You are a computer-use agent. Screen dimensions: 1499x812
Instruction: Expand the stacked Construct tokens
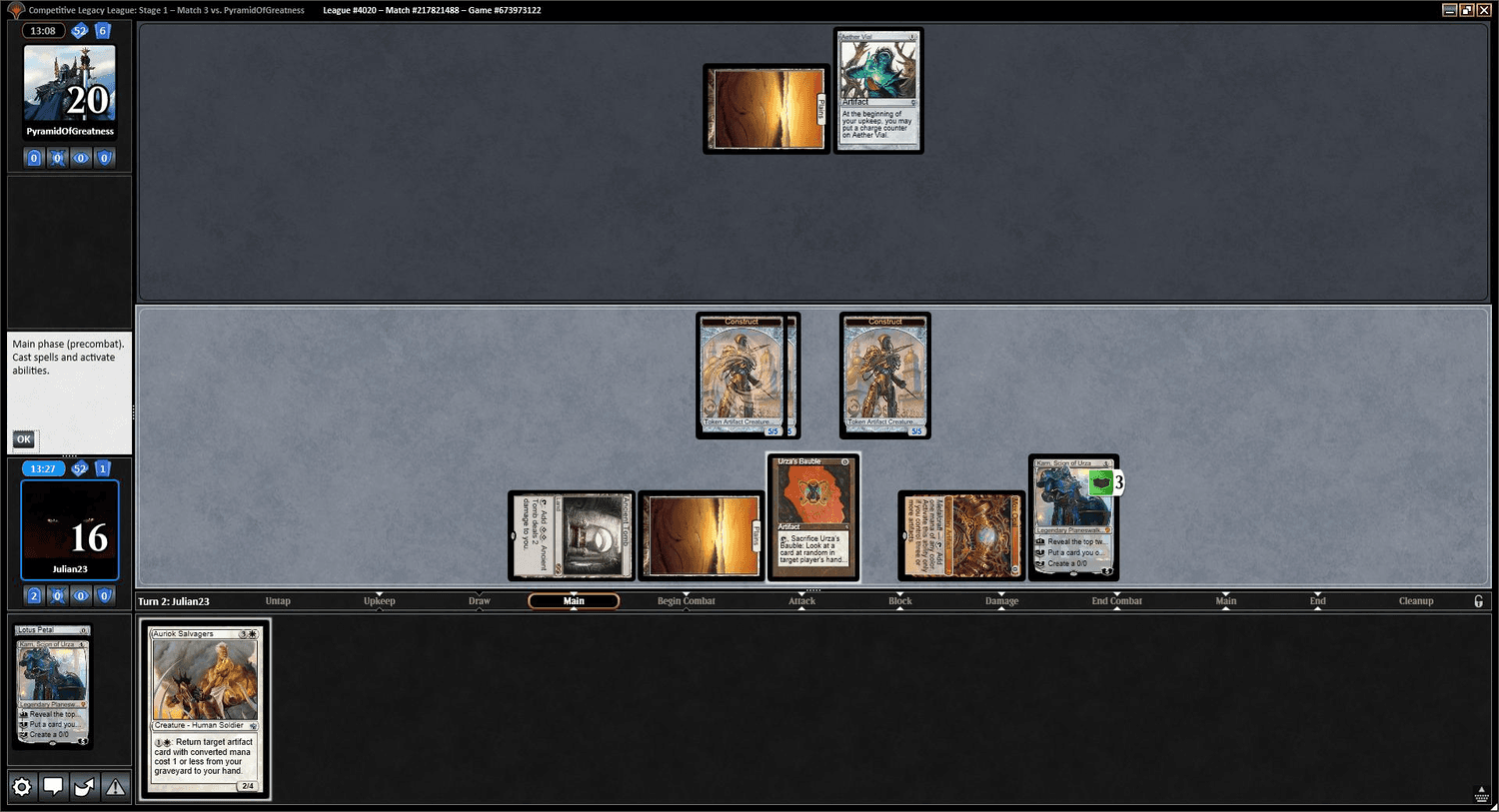point(748,375)
